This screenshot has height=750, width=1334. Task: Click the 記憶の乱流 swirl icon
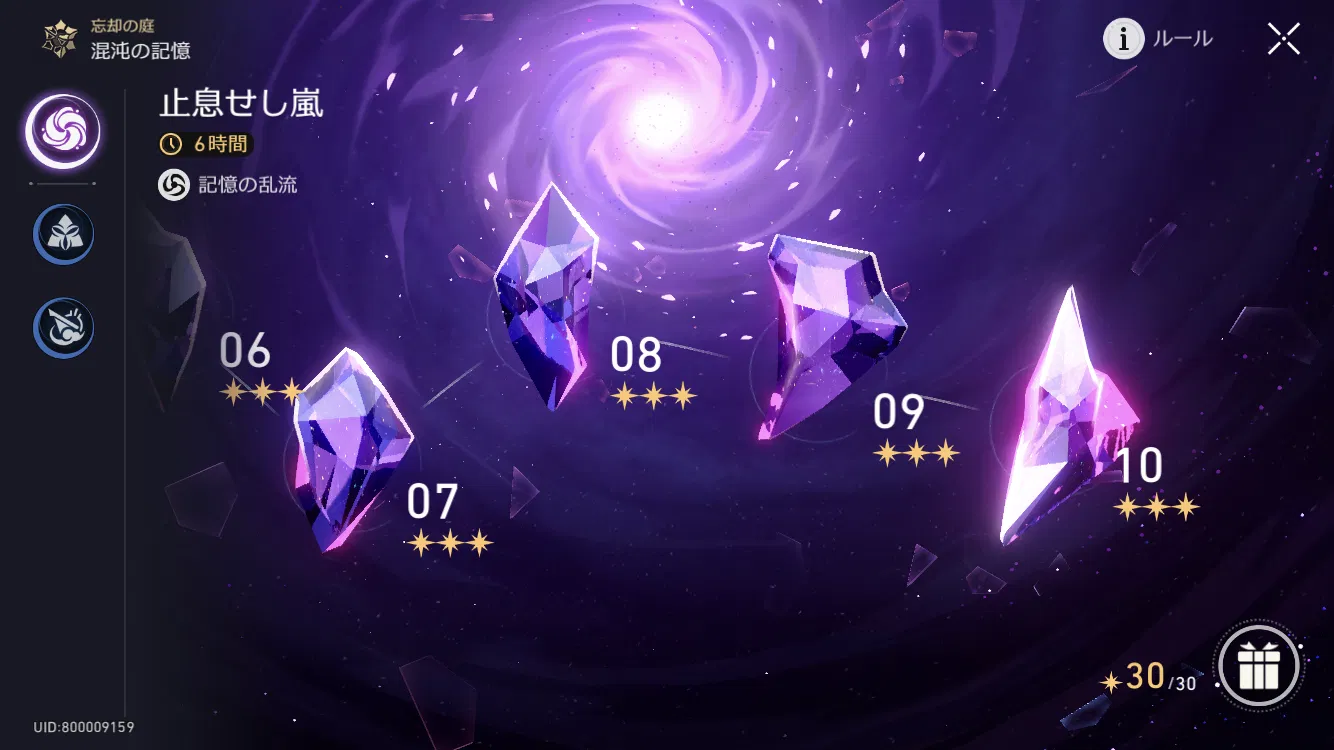(x=172, y=186)
